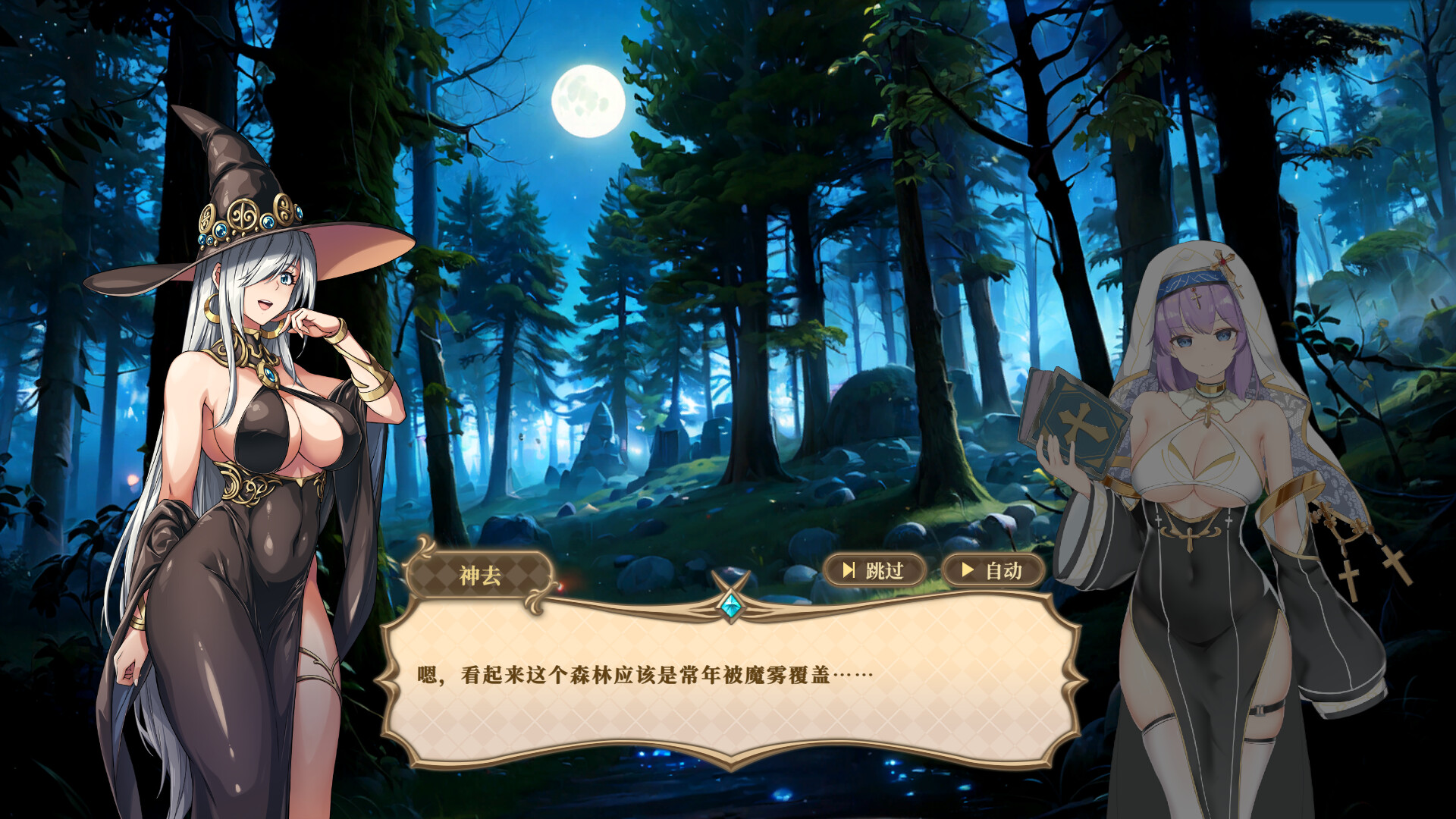This screenshot has width=1456, height=819.
Task: Click the cross pendant at the nun's collar
Action: coord(1208,414)
